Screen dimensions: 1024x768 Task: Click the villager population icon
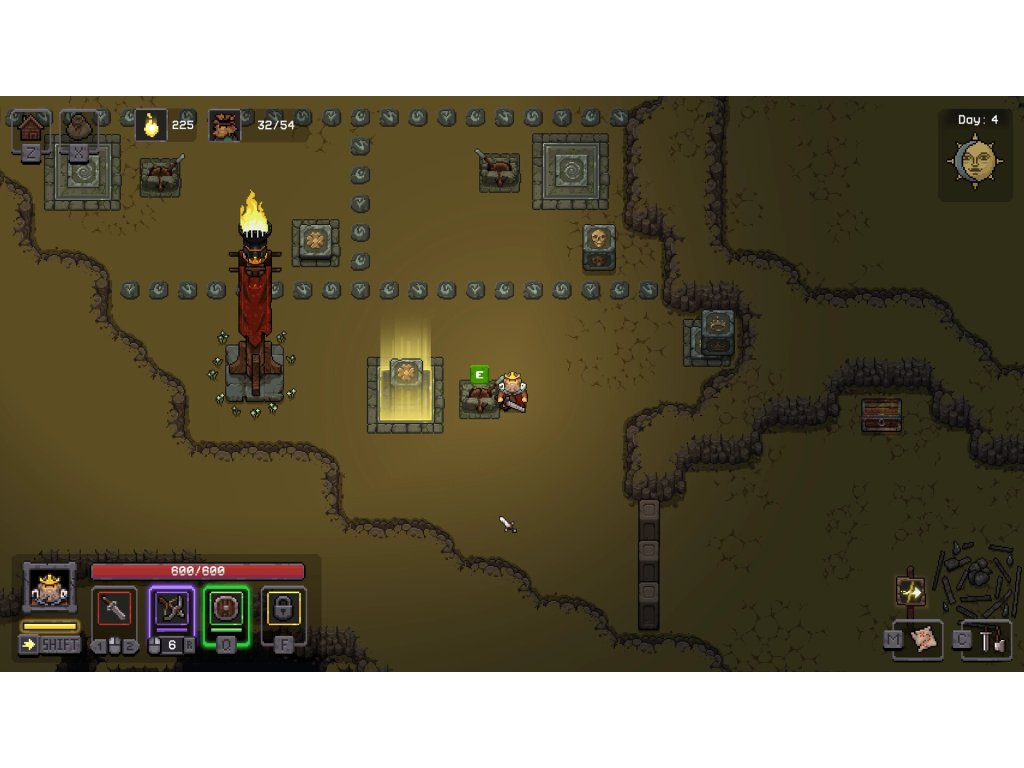point(225,126)
